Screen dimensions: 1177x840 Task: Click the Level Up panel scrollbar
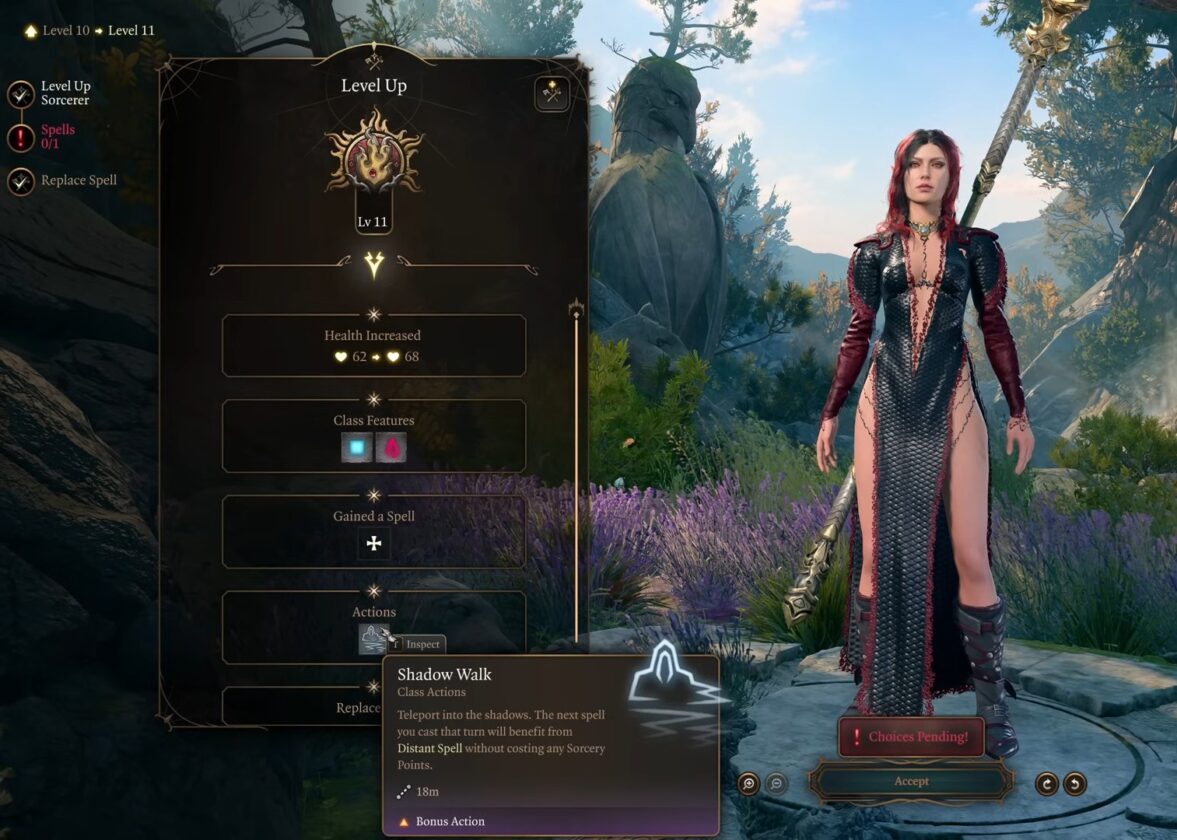(x=576, y=470)
